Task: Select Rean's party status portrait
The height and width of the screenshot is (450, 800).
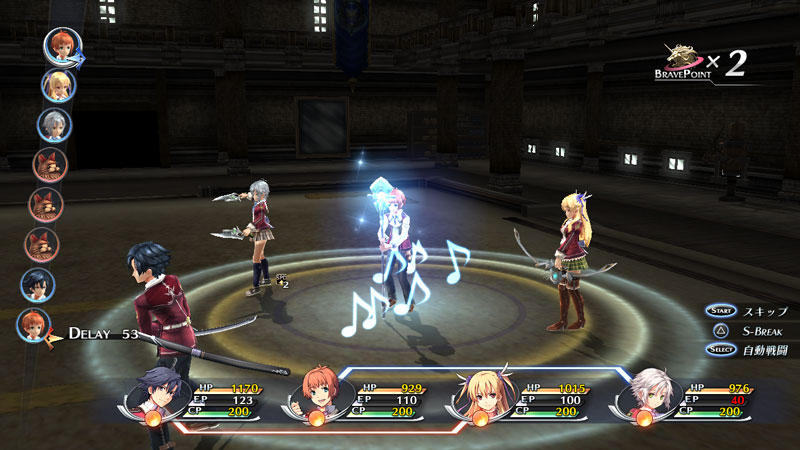Action: coord(157,397)
